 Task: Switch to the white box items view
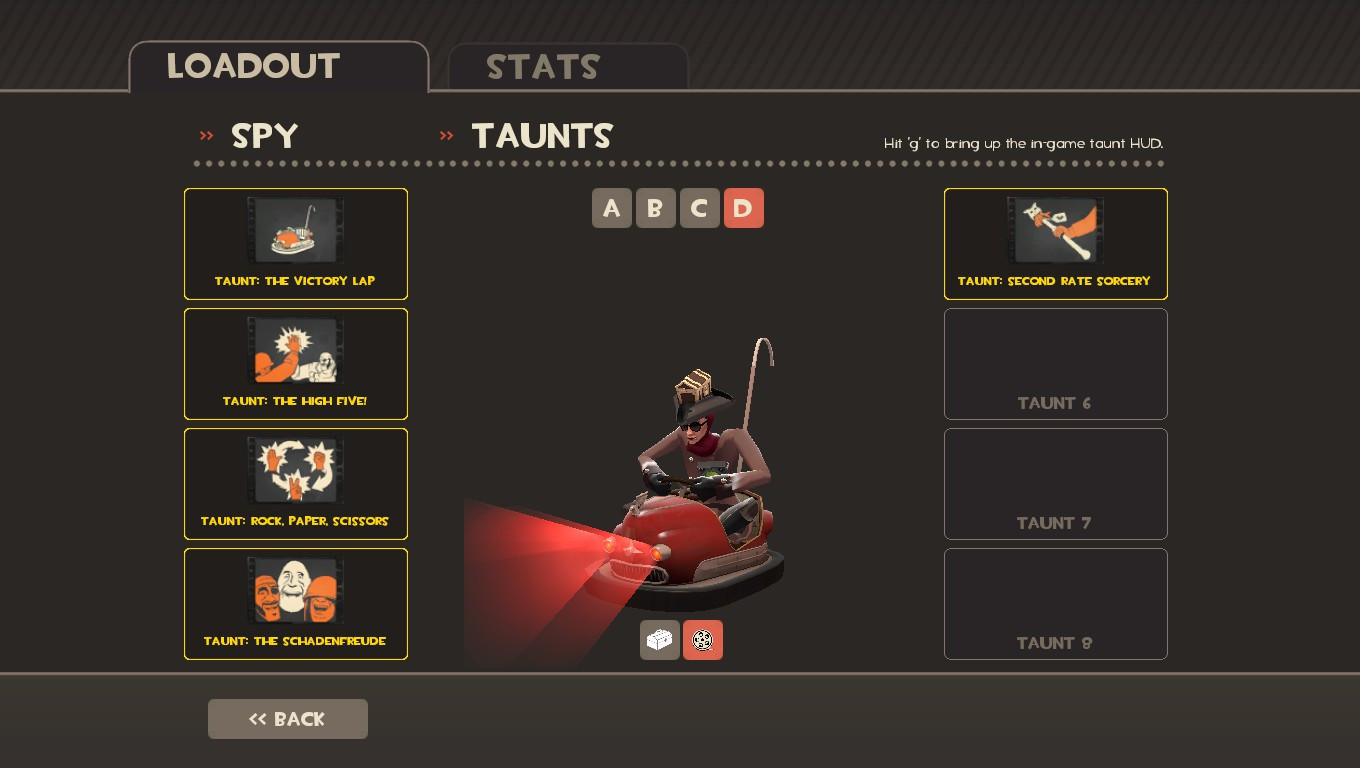(660, 640)
